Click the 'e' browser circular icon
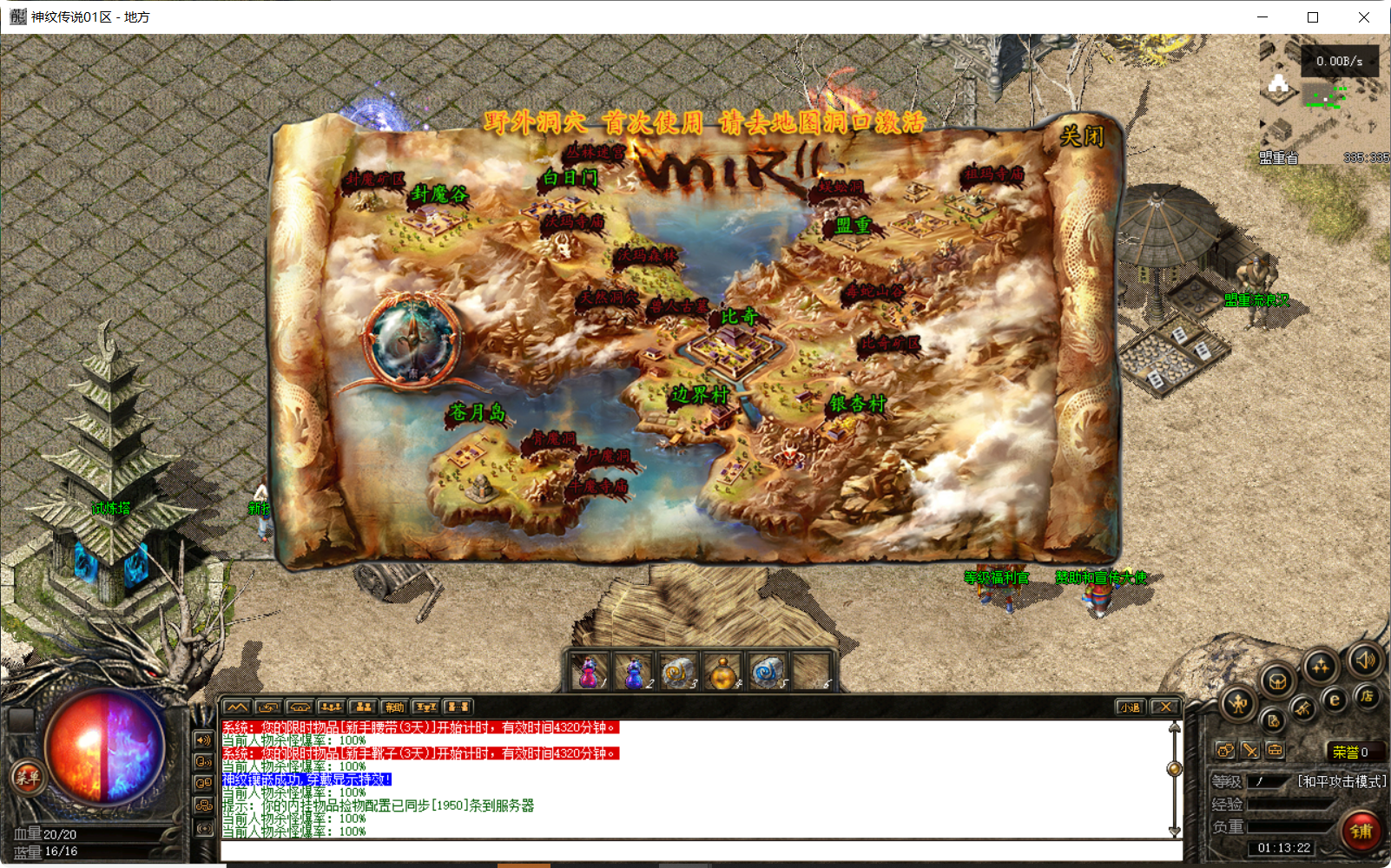 (x=1334, y=699)
